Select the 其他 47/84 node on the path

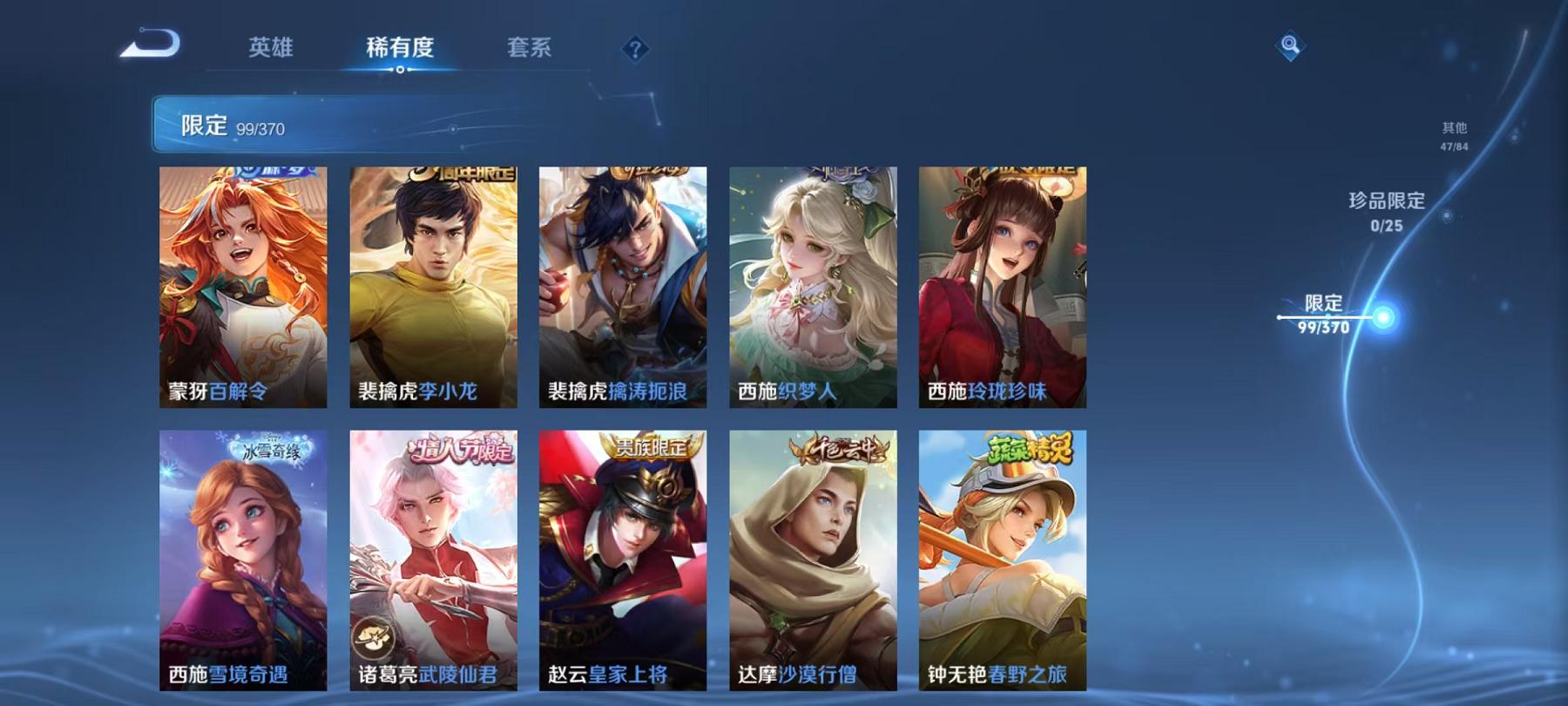(1455, 135)
